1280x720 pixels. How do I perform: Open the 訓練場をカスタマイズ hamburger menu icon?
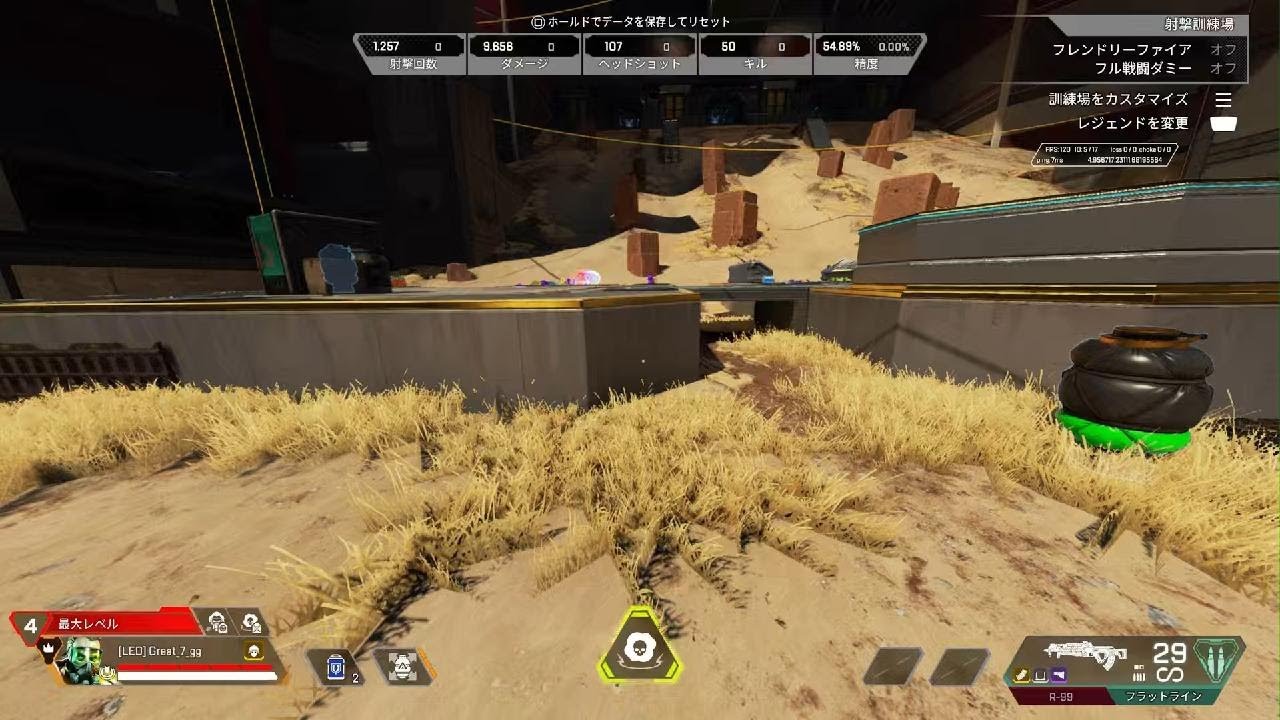(x=1224, y=100)
